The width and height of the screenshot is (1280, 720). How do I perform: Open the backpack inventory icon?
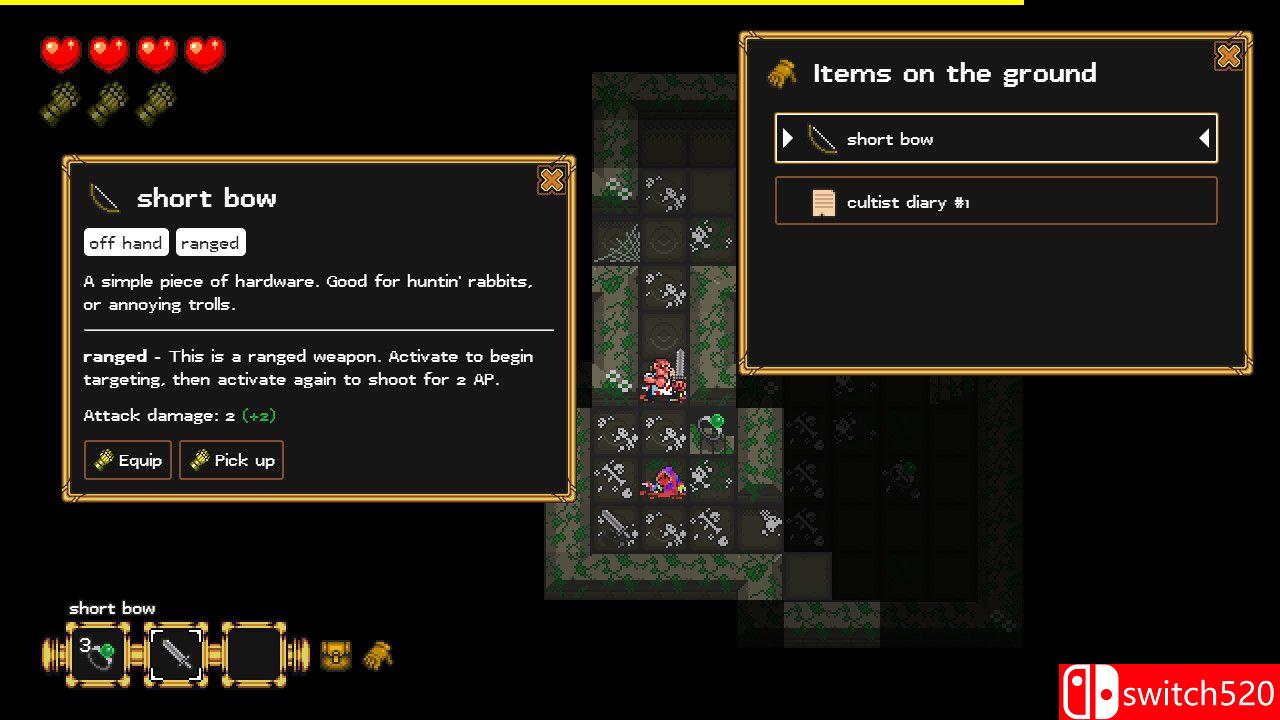(x=336, y=656)
